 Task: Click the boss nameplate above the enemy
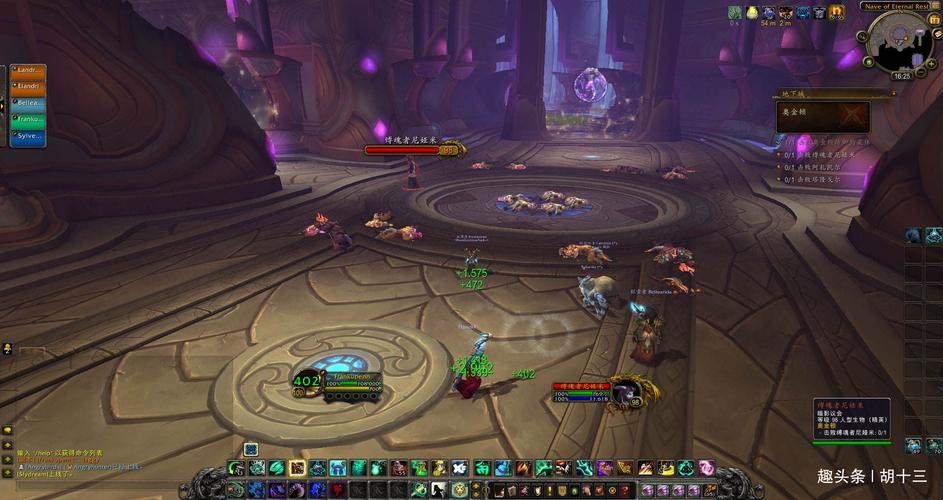point(415,150)
